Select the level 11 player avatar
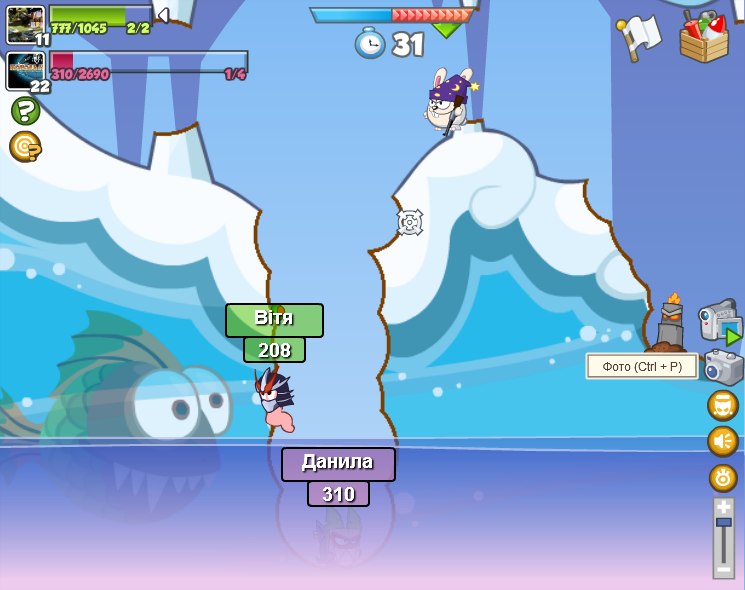 (25, 24)
